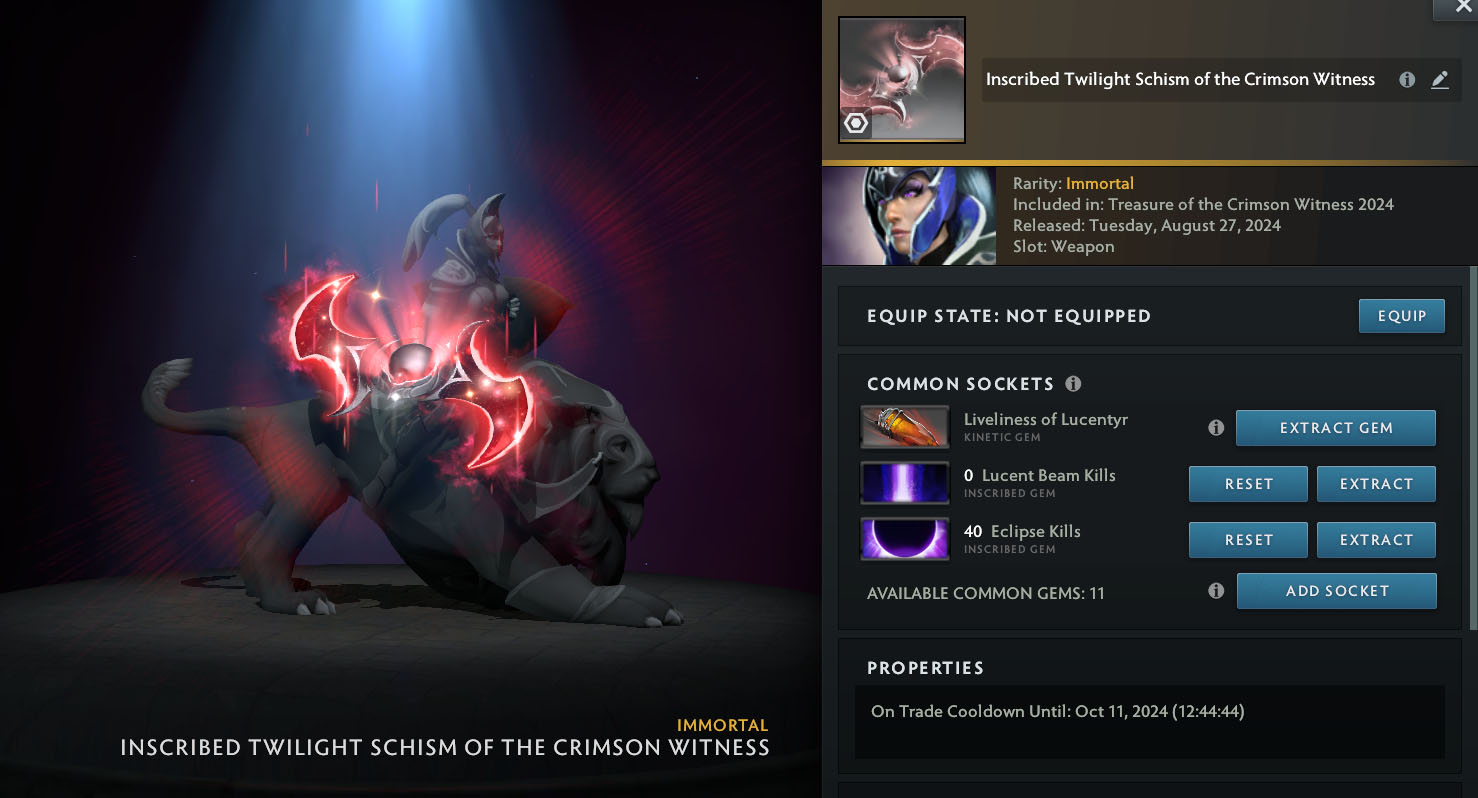
Task: Select the Twilight Schism item thumbnail
Action: [901, 80]
